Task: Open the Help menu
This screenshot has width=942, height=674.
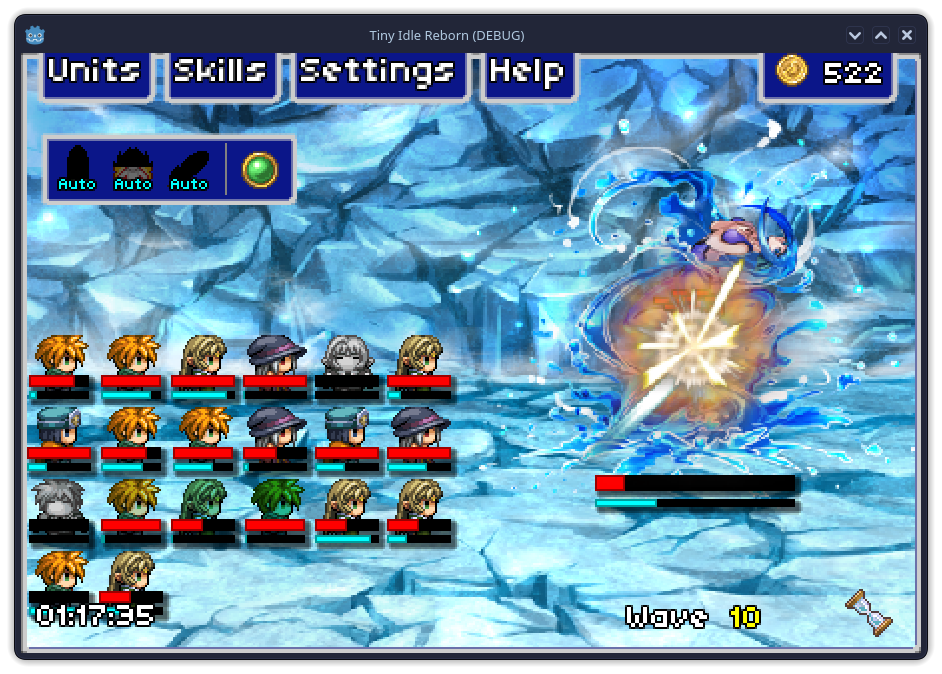Action: [x=527, y=72]
